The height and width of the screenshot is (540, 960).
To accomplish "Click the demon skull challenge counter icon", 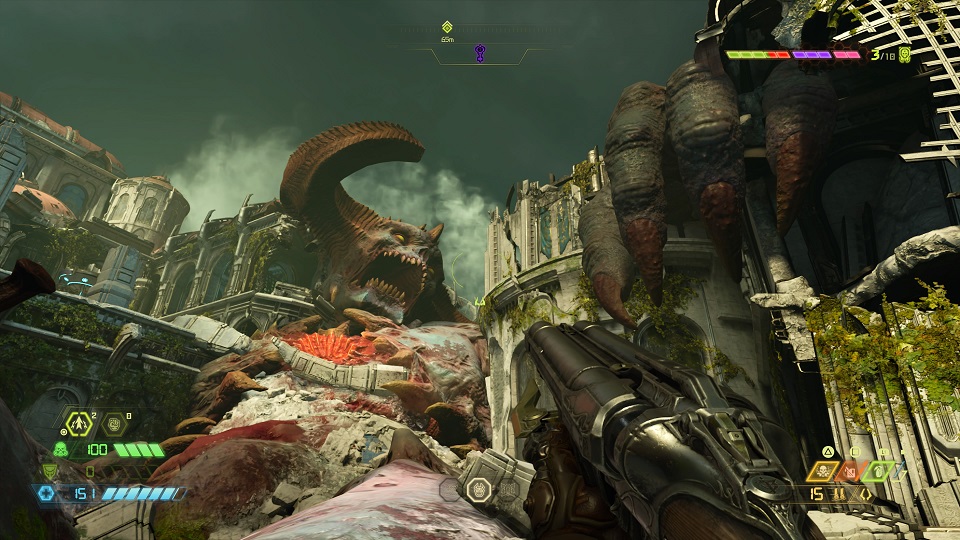I will (904, 55).
